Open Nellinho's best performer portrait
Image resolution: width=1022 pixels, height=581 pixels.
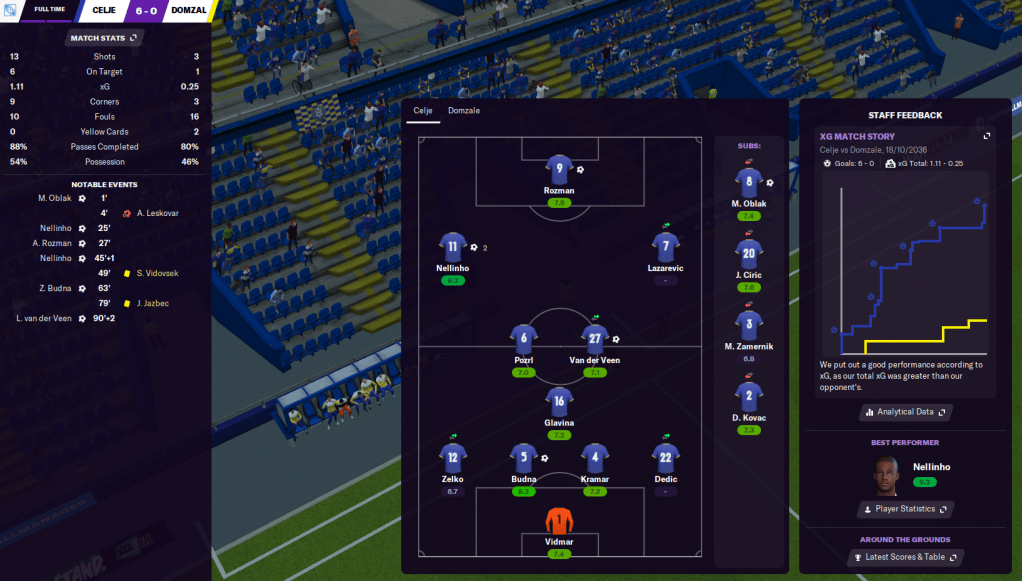[885, 475]
